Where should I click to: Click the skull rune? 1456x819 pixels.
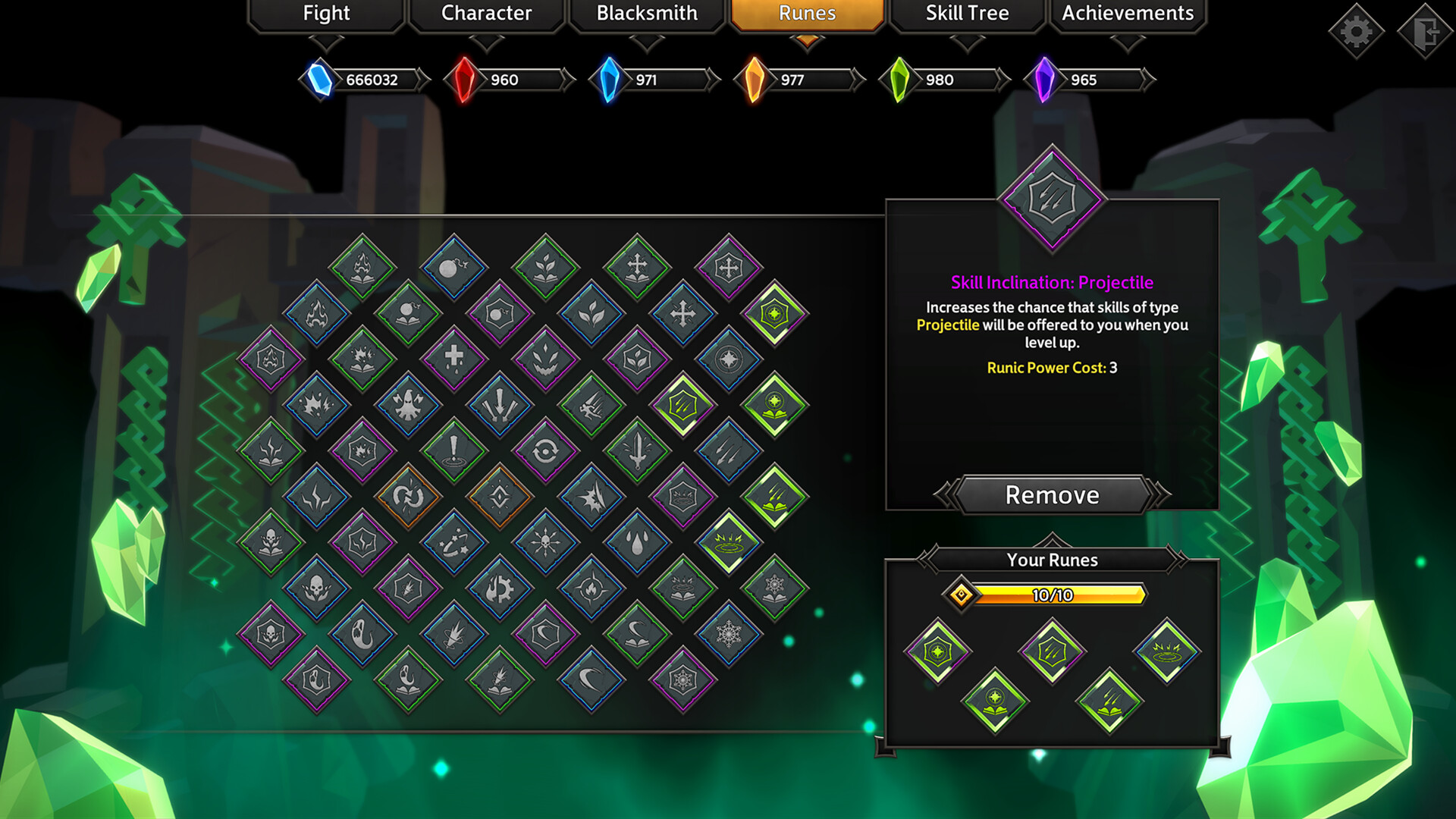point(316,588)
